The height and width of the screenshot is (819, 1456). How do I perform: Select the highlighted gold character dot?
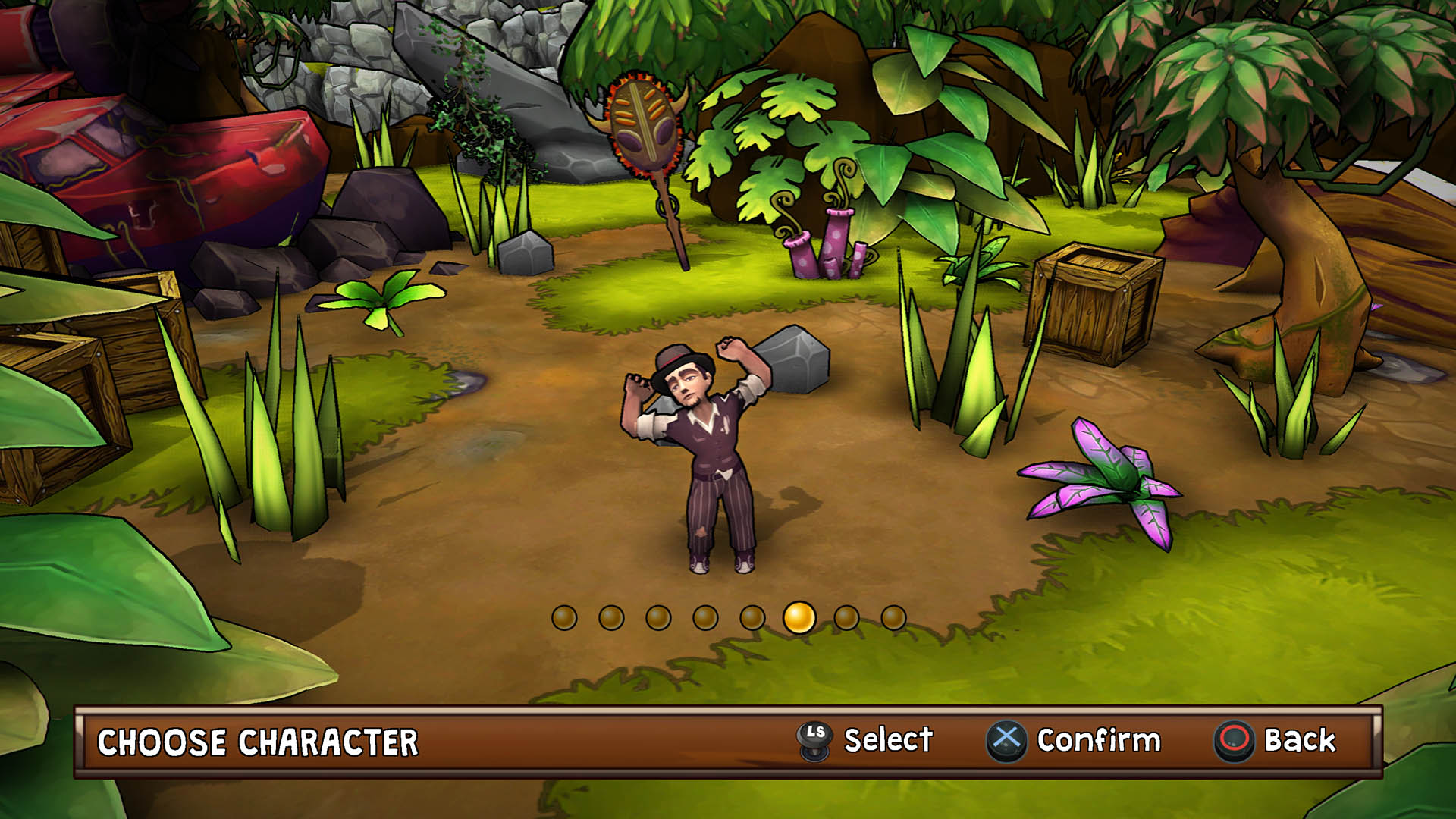click(x=799, y=617)
